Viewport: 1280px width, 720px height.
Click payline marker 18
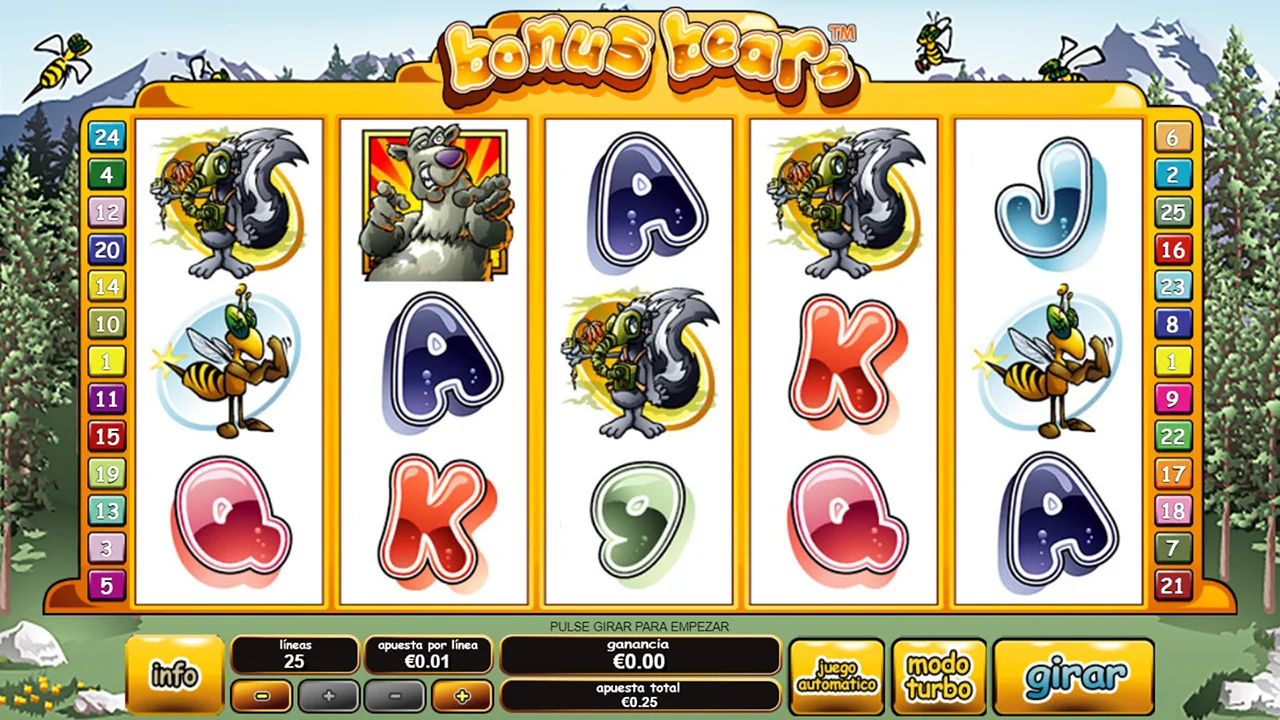pos(1173,511)
